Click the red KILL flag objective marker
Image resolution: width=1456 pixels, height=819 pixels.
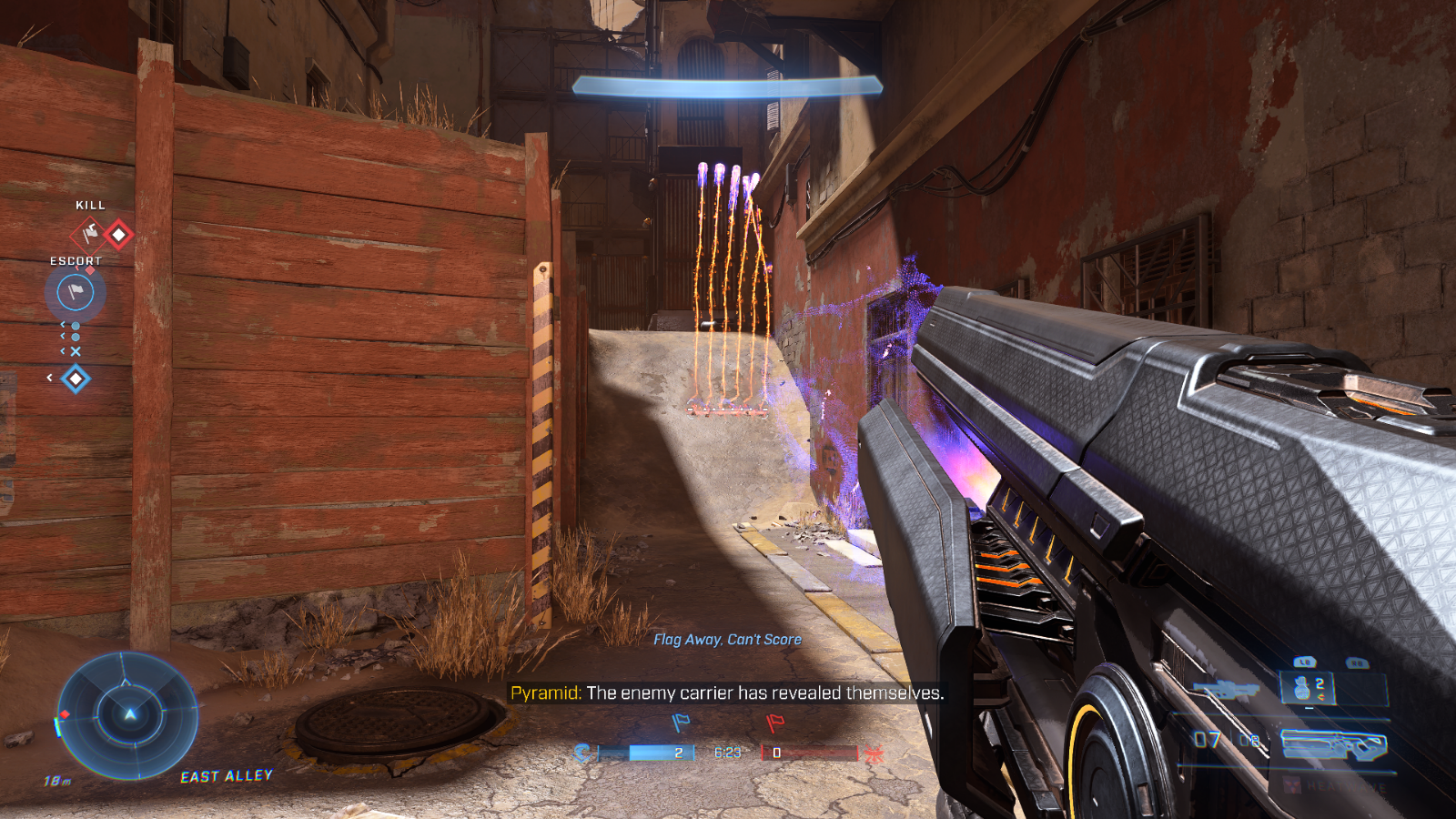point(89,235)
